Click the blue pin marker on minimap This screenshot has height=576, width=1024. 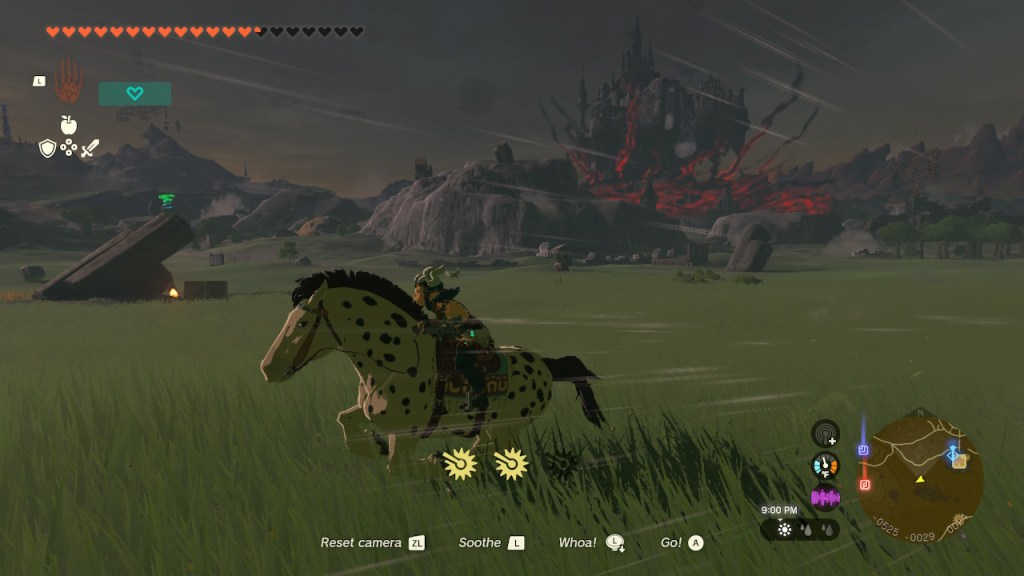tap(863, 450)
